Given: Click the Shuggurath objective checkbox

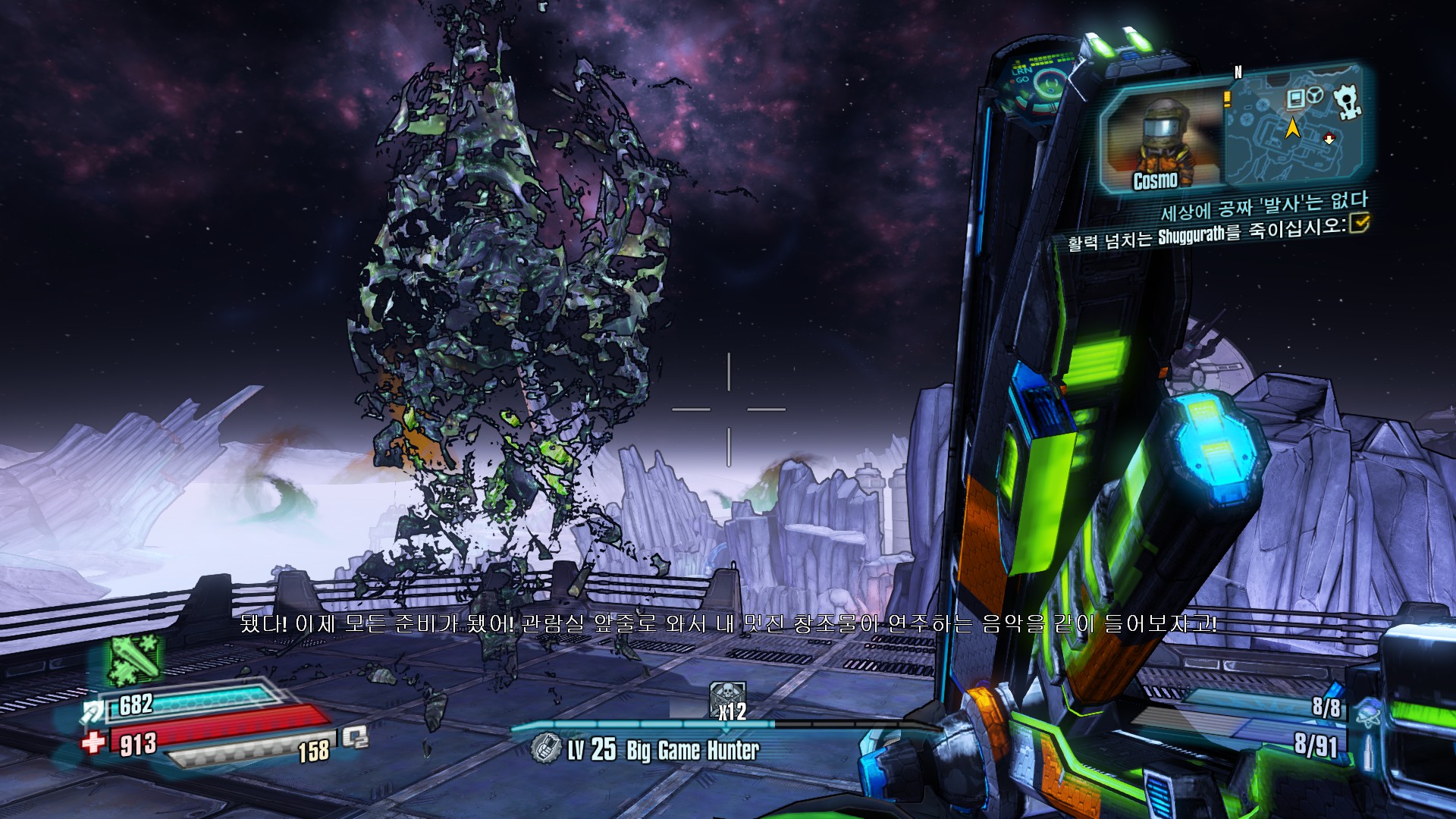Looking at the screenshot, I should tap(1358, 223).
